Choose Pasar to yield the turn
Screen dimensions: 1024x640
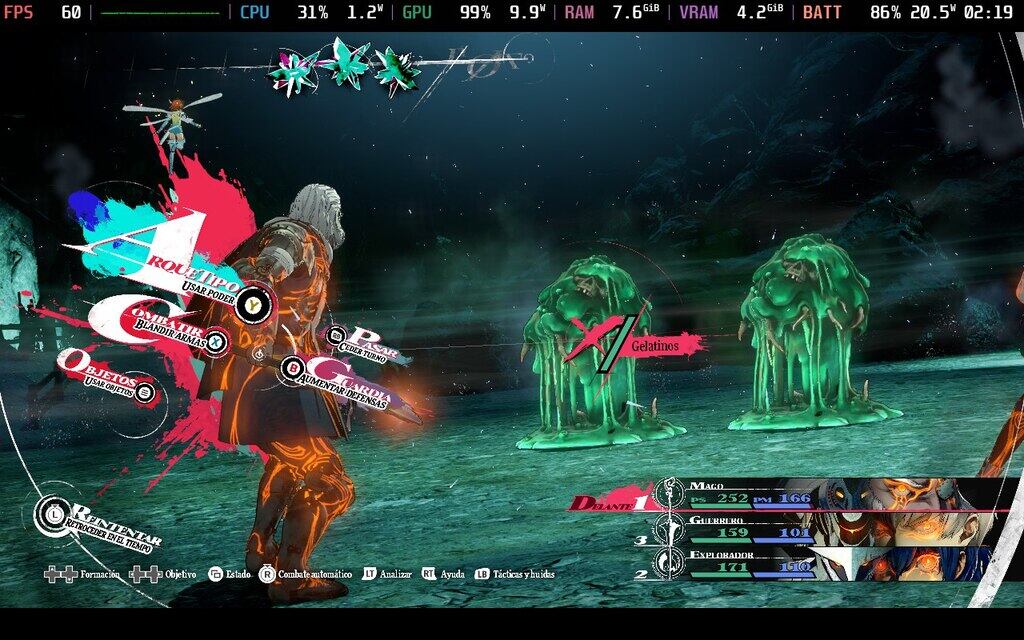click(x=365, y=342)
